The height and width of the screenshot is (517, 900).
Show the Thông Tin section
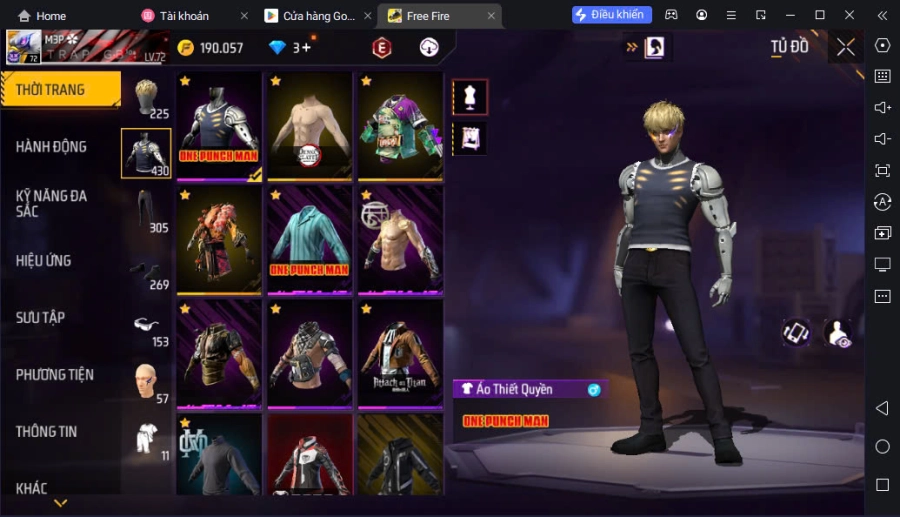(x=47, y=432)
